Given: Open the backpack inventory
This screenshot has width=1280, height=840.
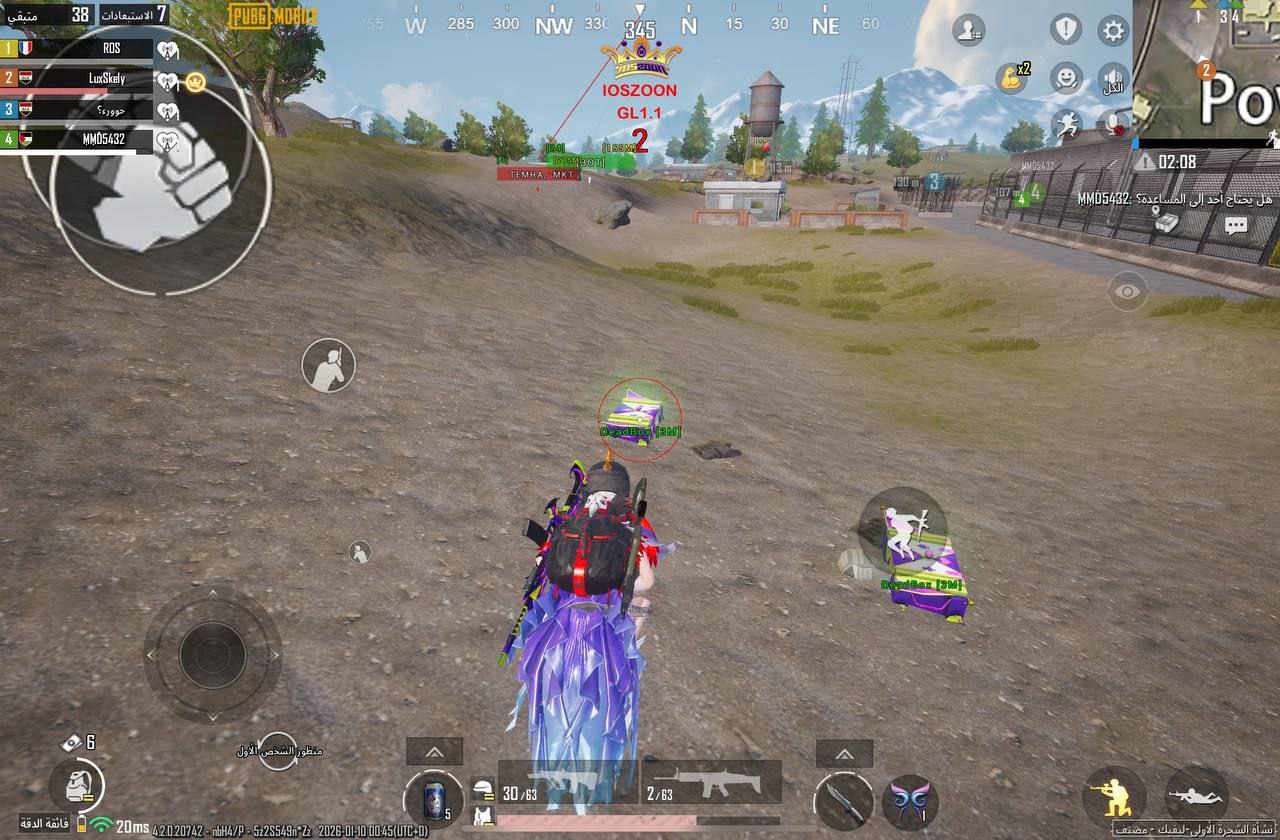Looking at the screenshot, I should pos(76,785).
